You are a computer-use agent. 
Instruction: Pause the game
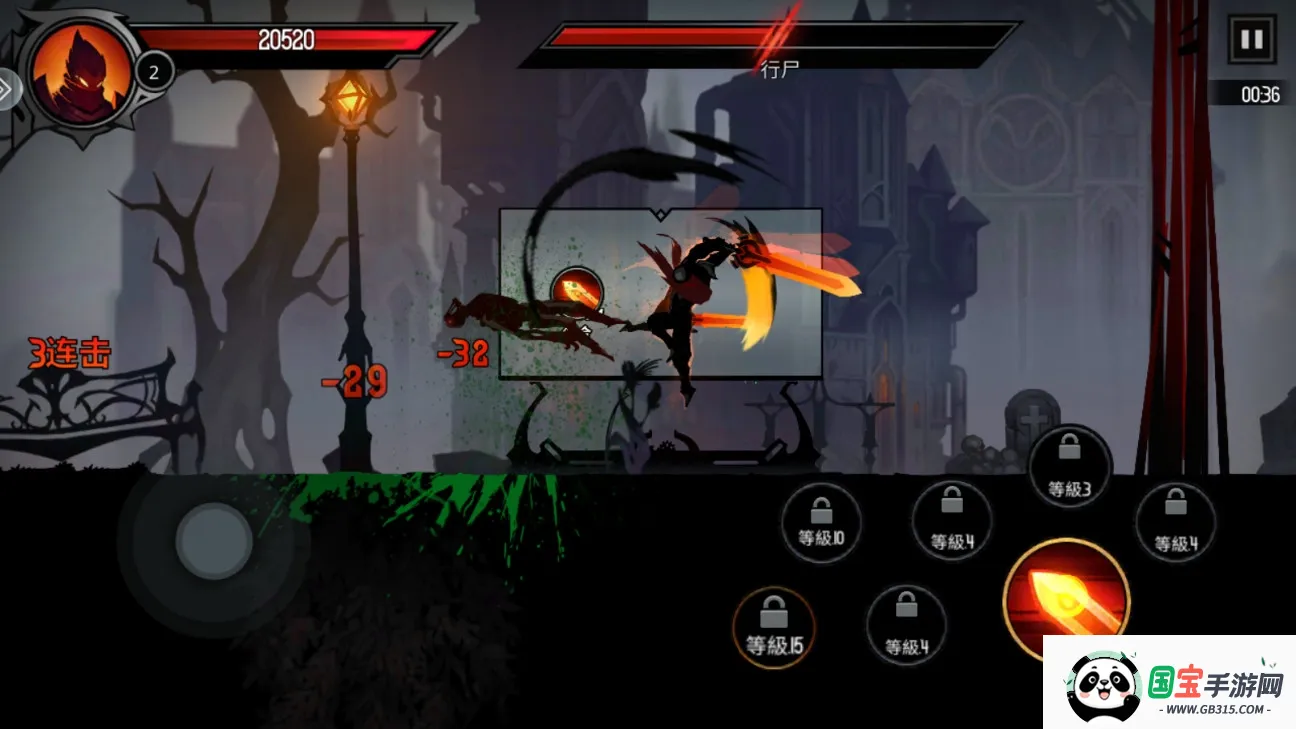coord(1251,40)
